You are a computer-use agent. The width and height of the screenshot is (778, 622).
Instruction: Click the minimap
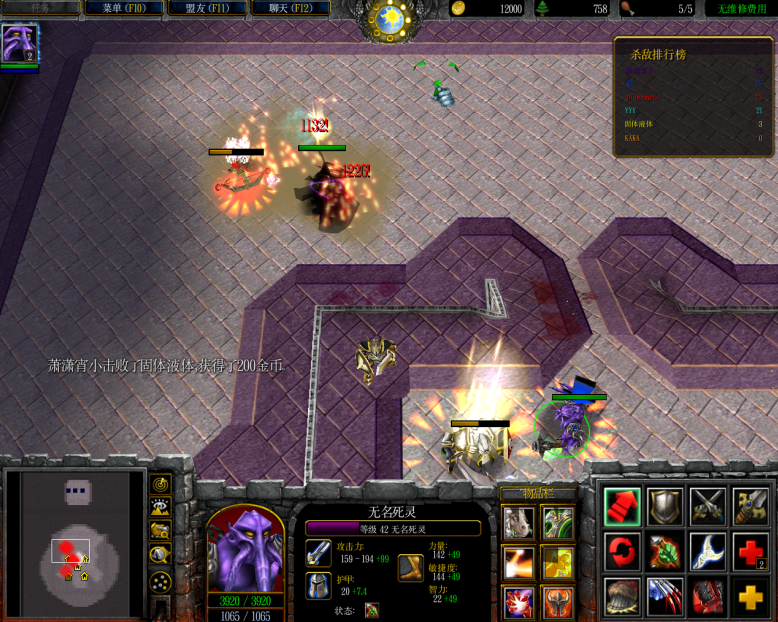point(75,545)
